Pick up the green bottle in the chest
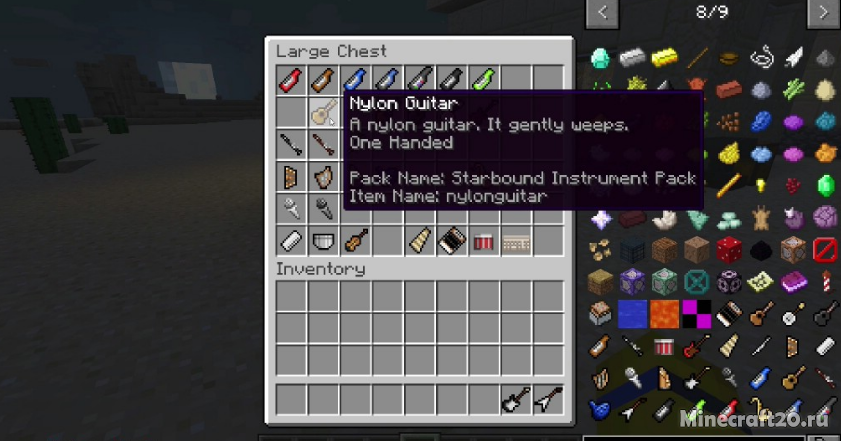The image size is (841, 441). pos(483,80)
